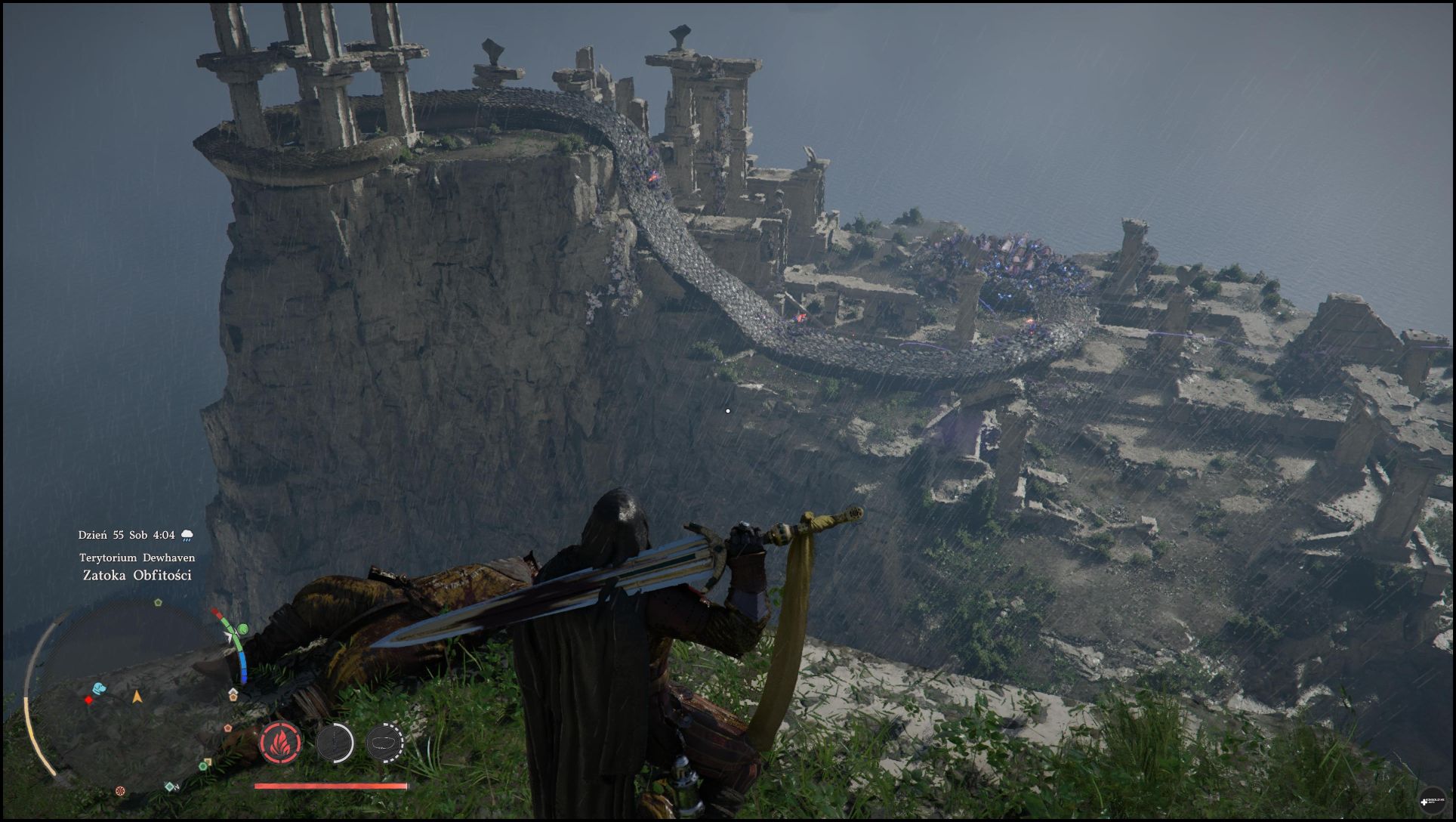Select the bowl-shaped item quick slot

click(x=384, y=742)
